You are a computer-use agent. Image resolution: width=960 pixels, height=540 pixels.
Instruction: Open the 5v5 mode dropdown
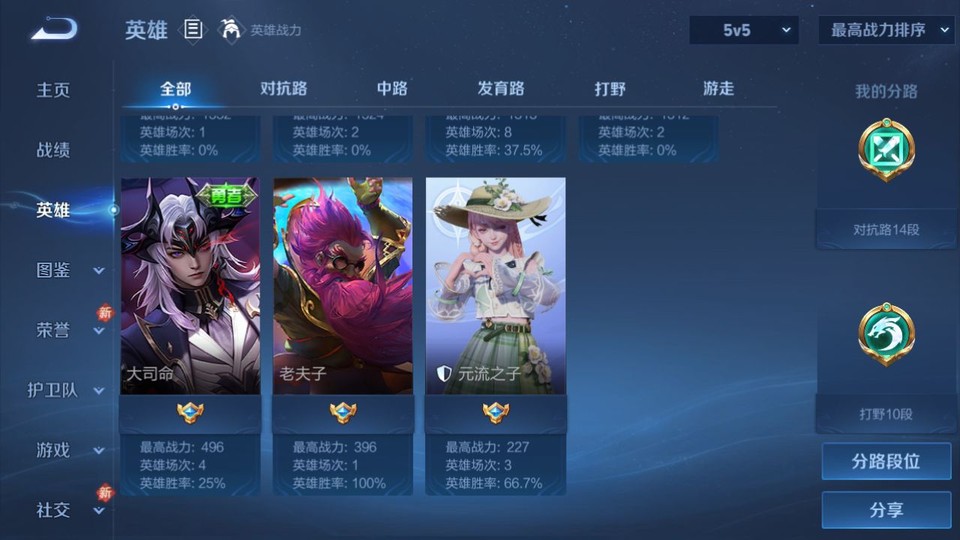(743, 30)
